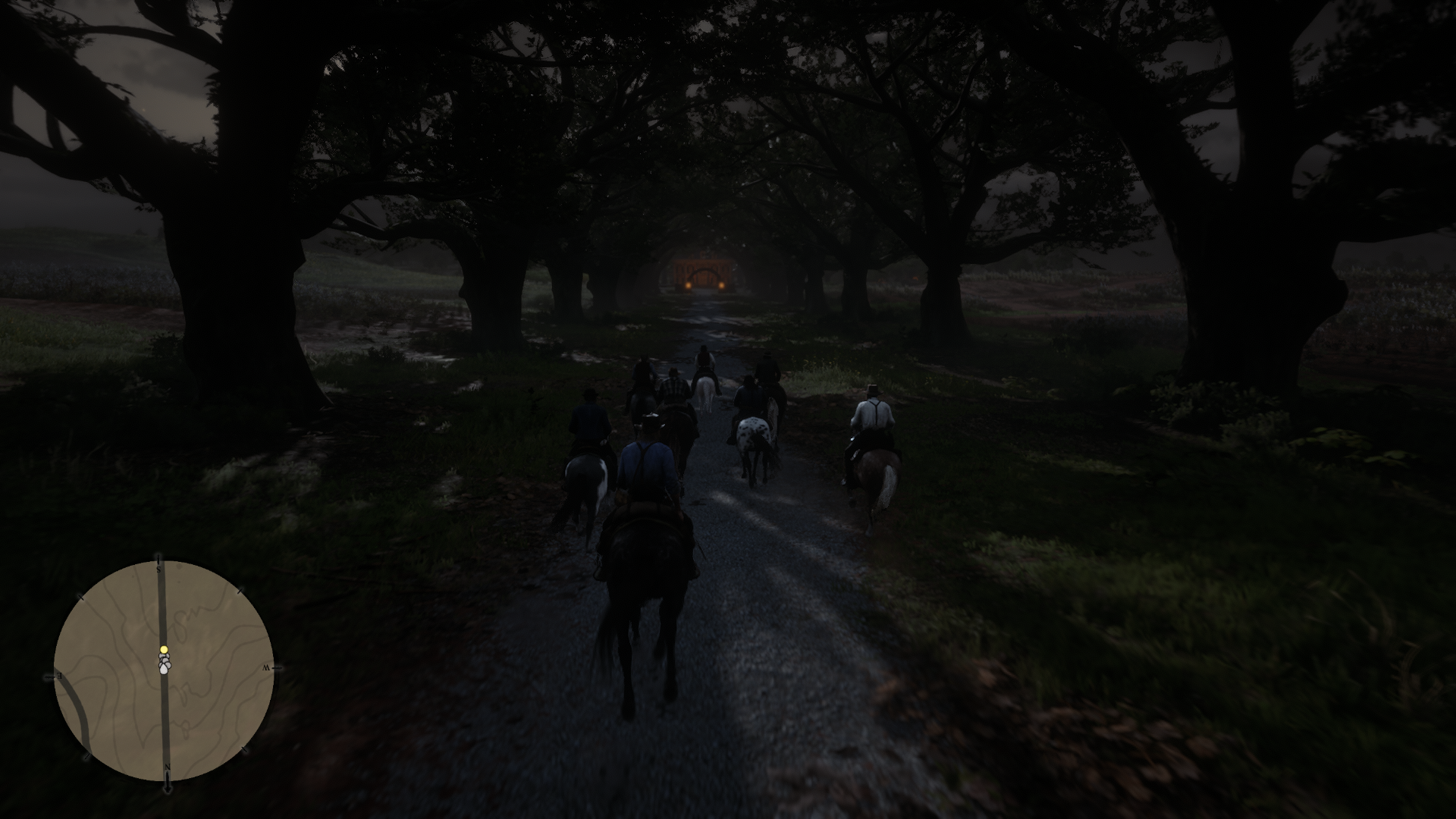Click the N compass marker on the minimap
This screenshot has width=1456, height=819.
coord(168,766)
